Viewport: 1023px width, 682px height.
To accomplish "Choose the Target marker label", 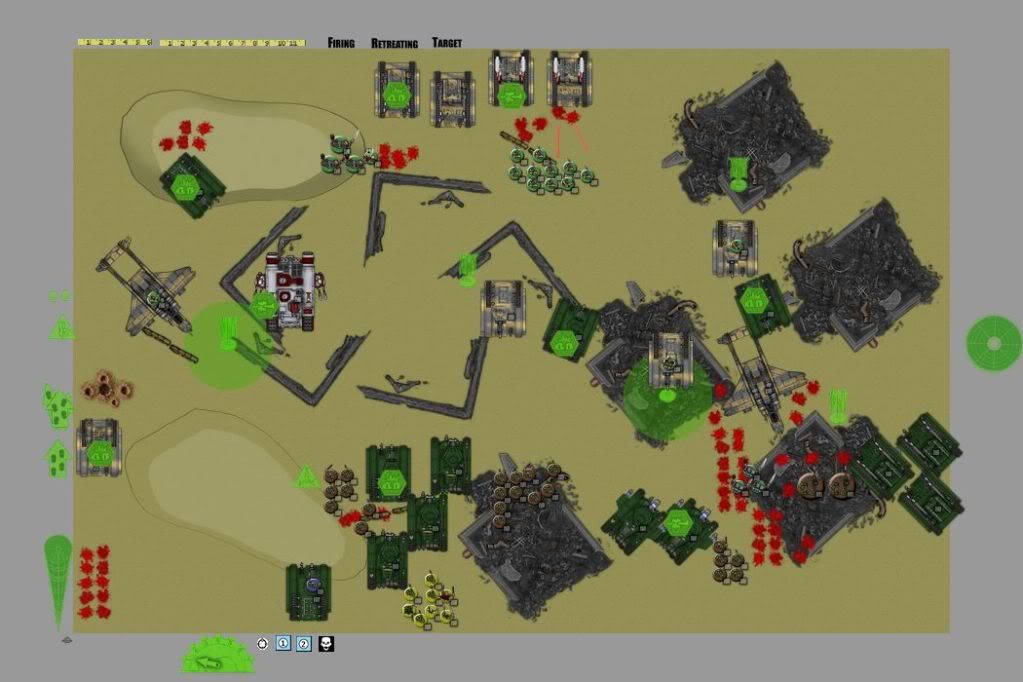I will 447,43.
